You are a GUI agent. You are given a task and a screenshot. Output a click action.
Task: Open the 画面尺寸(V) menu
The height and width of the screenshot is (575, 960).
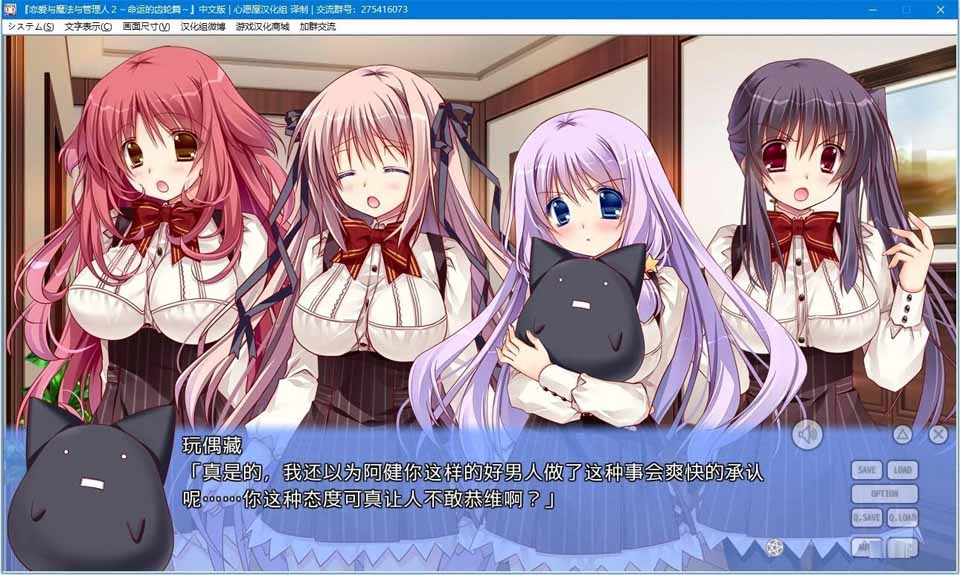(146, 26)
